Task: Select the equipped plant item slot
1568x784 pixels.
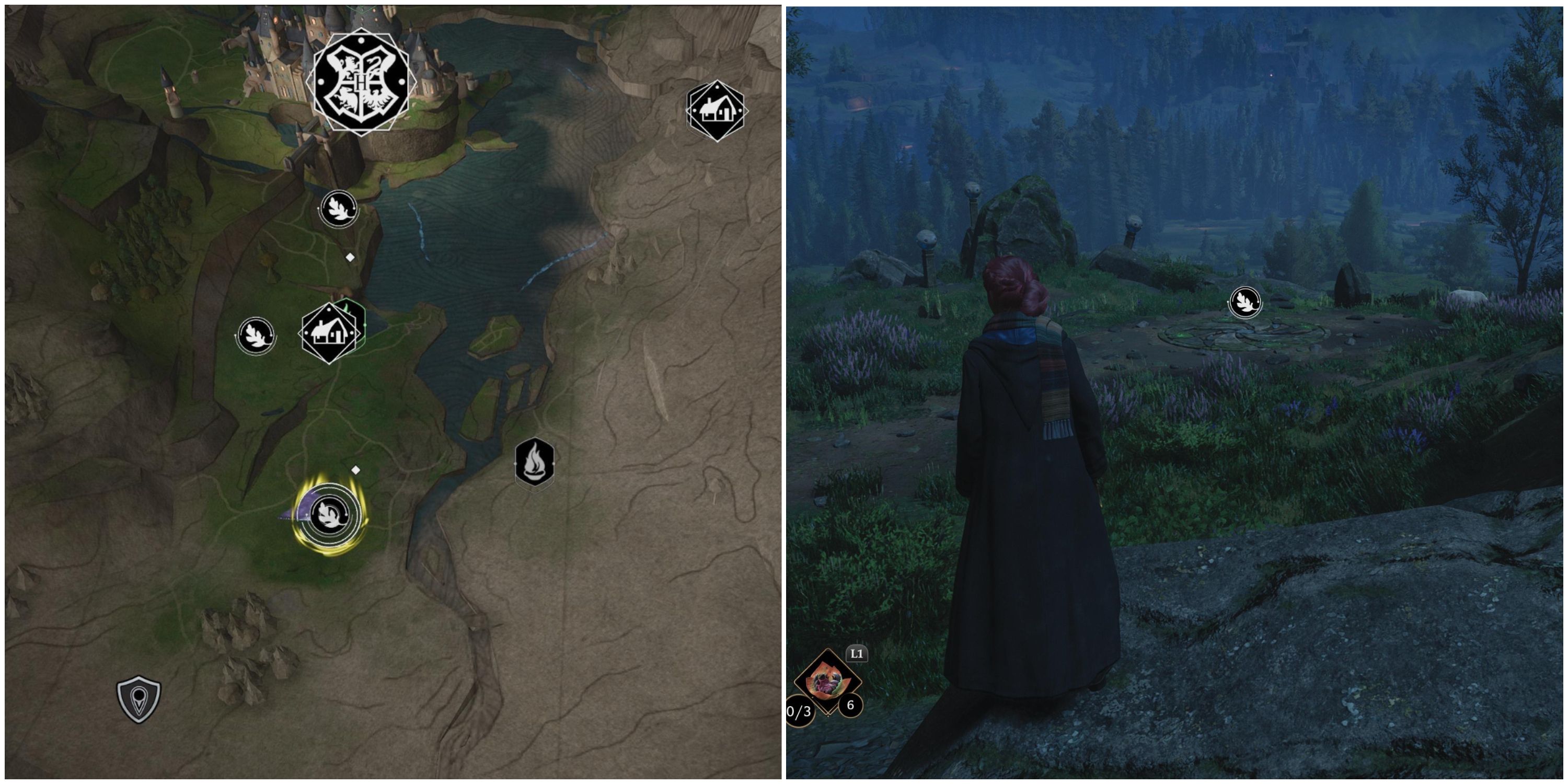Action: pyautogui.click(x=828, y=681)
